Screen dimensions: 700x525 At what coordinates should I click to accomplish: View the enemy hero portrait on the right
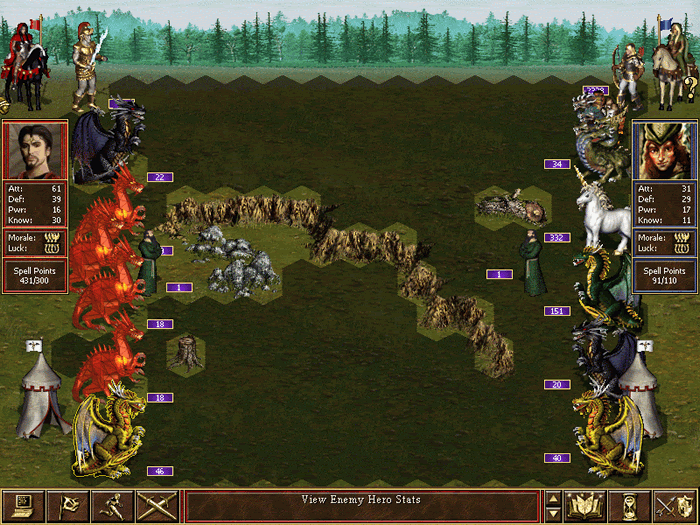click(x=664, y=151)
